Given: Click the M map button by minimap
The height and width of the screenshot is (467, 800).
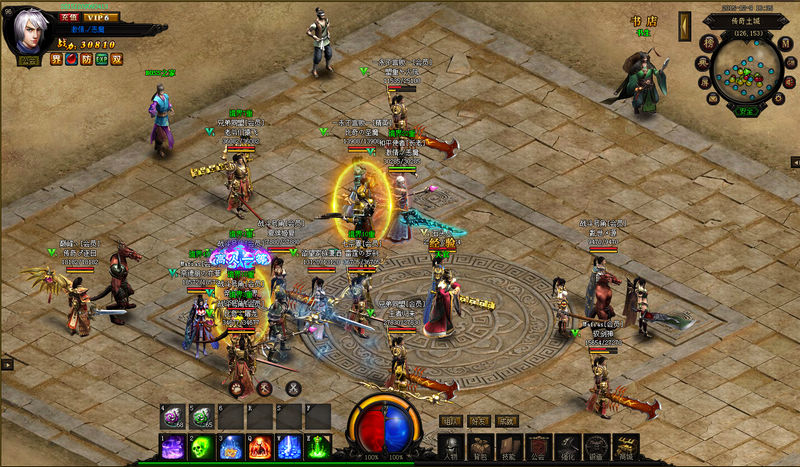Looking at the screenshot, I should pyautogui.click(x=788, y=45).
